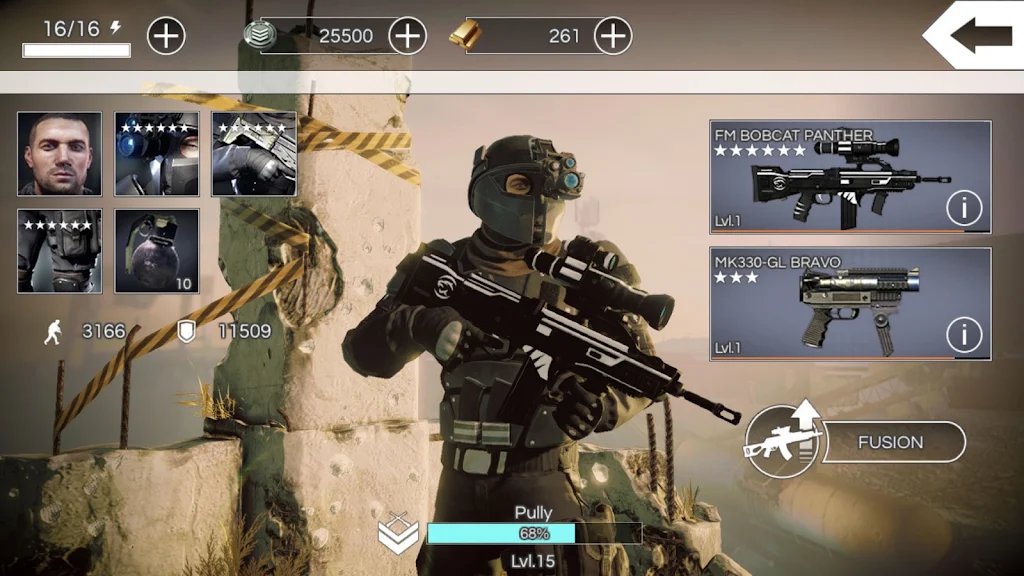1024x576 pixels.
Task: Select the soldier face portrait slot
Action: [x=59, y=153]
